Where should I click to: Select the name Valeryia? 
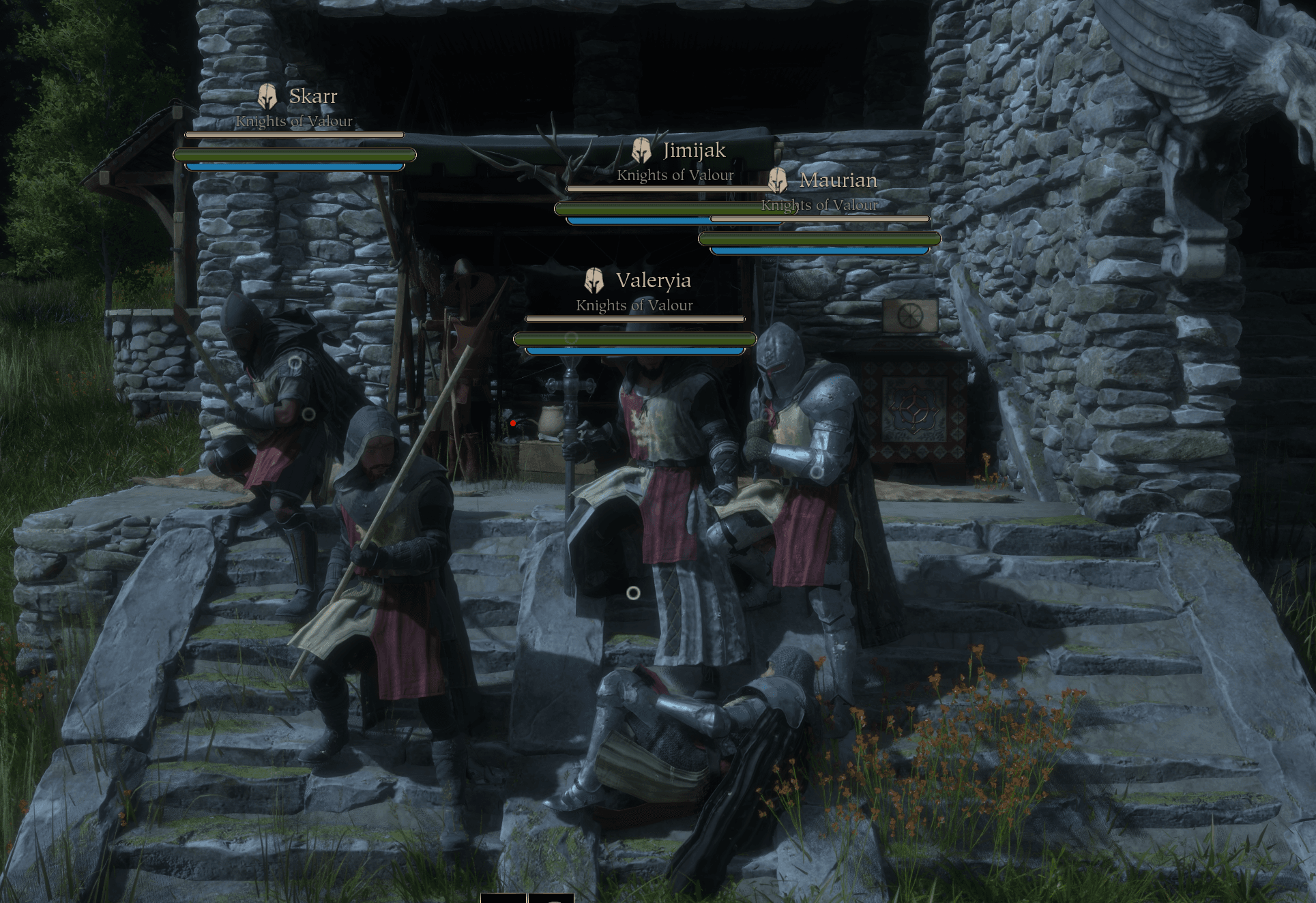653,280
